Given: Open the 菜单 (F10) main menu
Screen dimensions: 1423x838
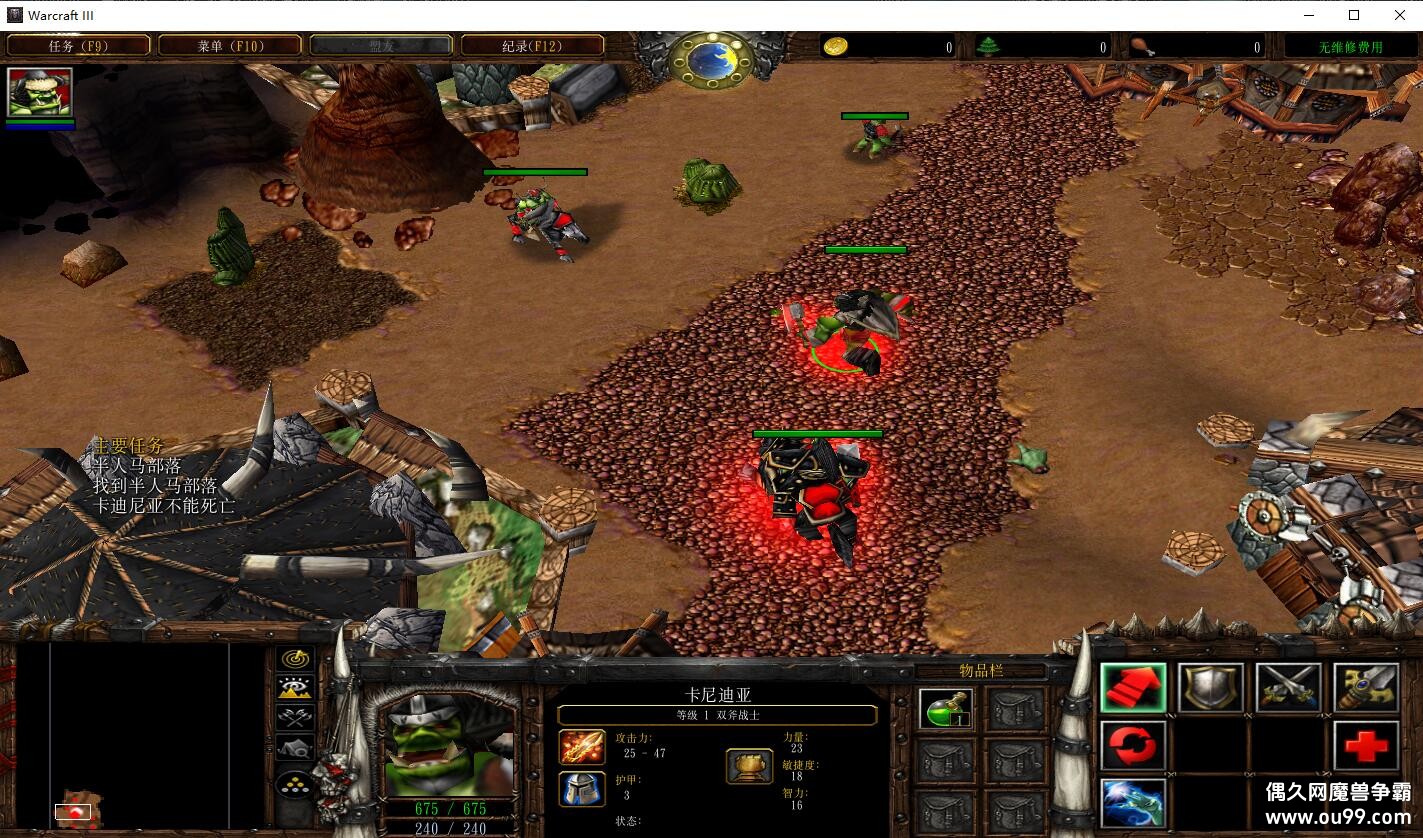Looking at the screenshot, I should (229, 46).
